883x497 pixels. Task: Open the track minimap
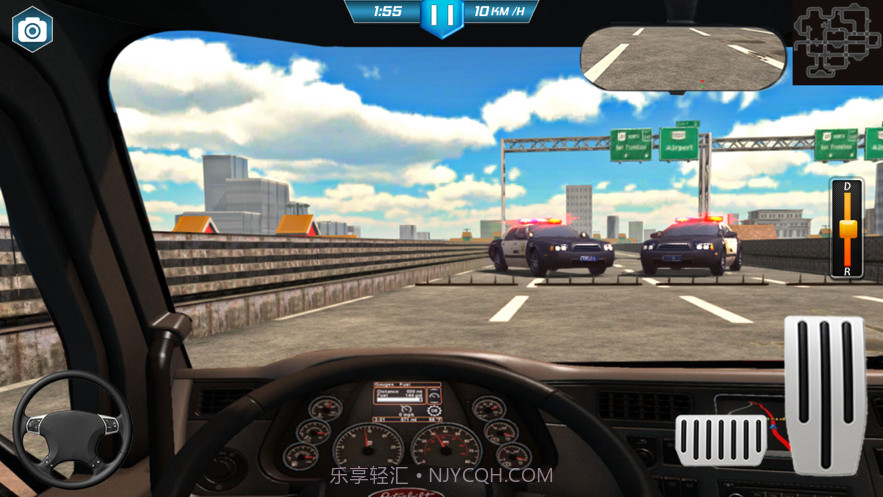(838, 42)
